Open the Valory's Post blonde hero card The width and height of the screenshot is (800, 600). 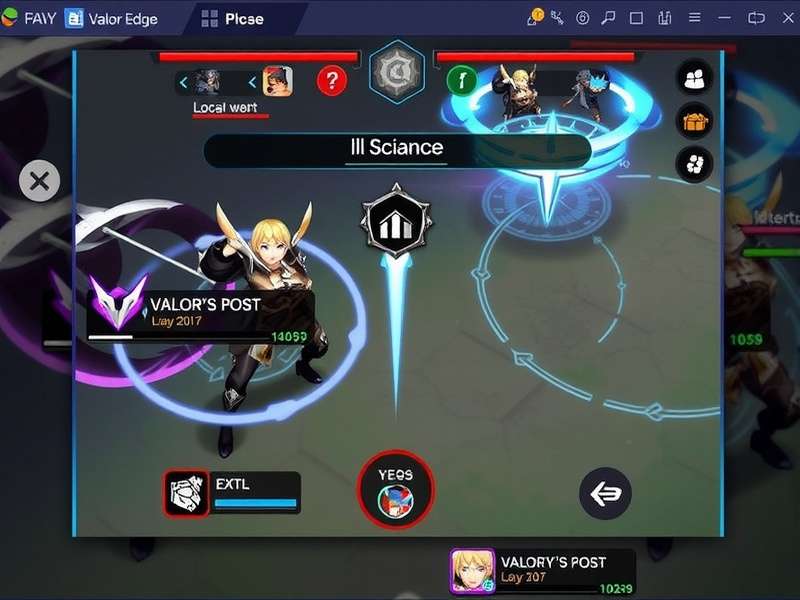(x=542, y=572)
